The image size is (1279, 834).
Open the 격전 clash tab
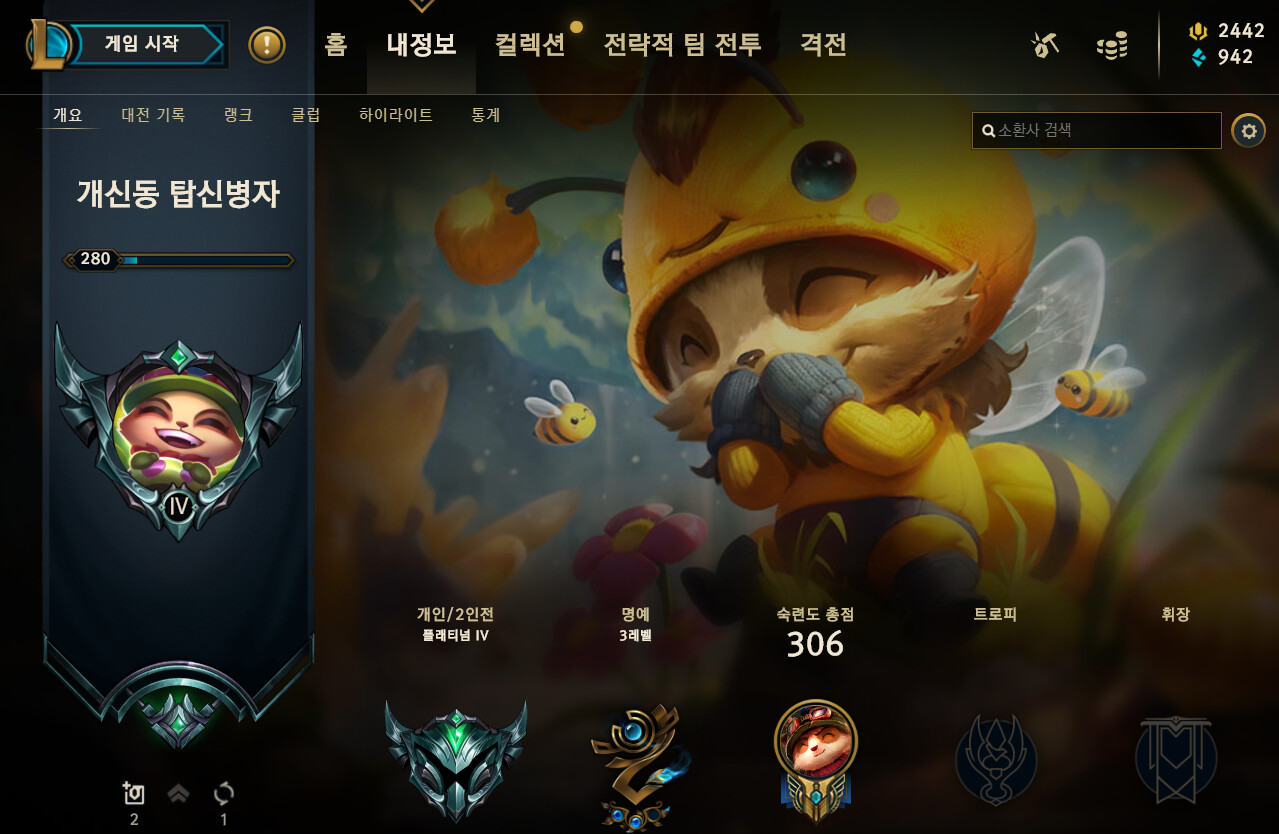[x=823, y=44]
